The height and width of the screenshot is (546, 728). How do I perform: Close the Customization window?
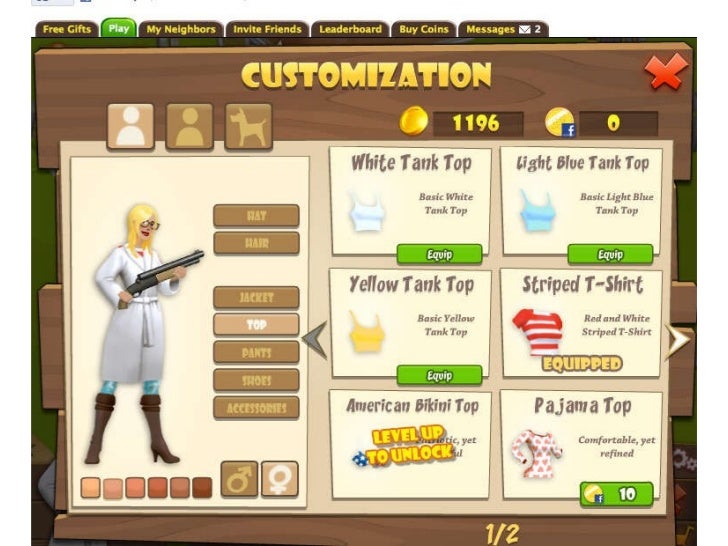pyautogui.click(x=663, y=72)
